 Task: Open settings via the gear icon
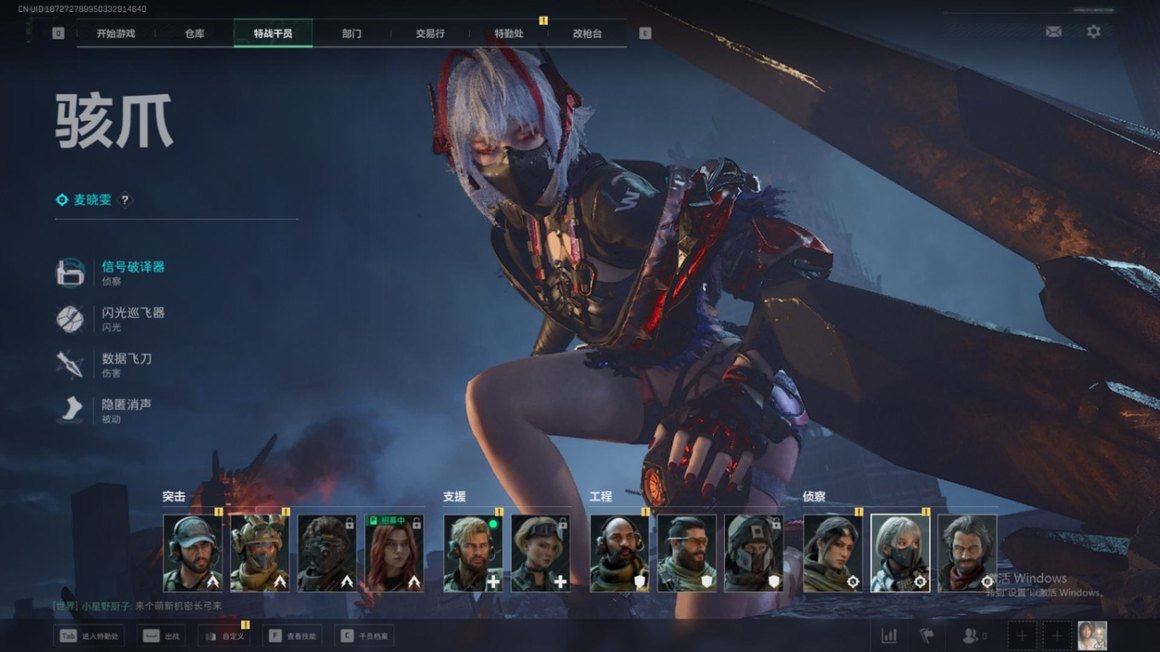coord(1093,32)
